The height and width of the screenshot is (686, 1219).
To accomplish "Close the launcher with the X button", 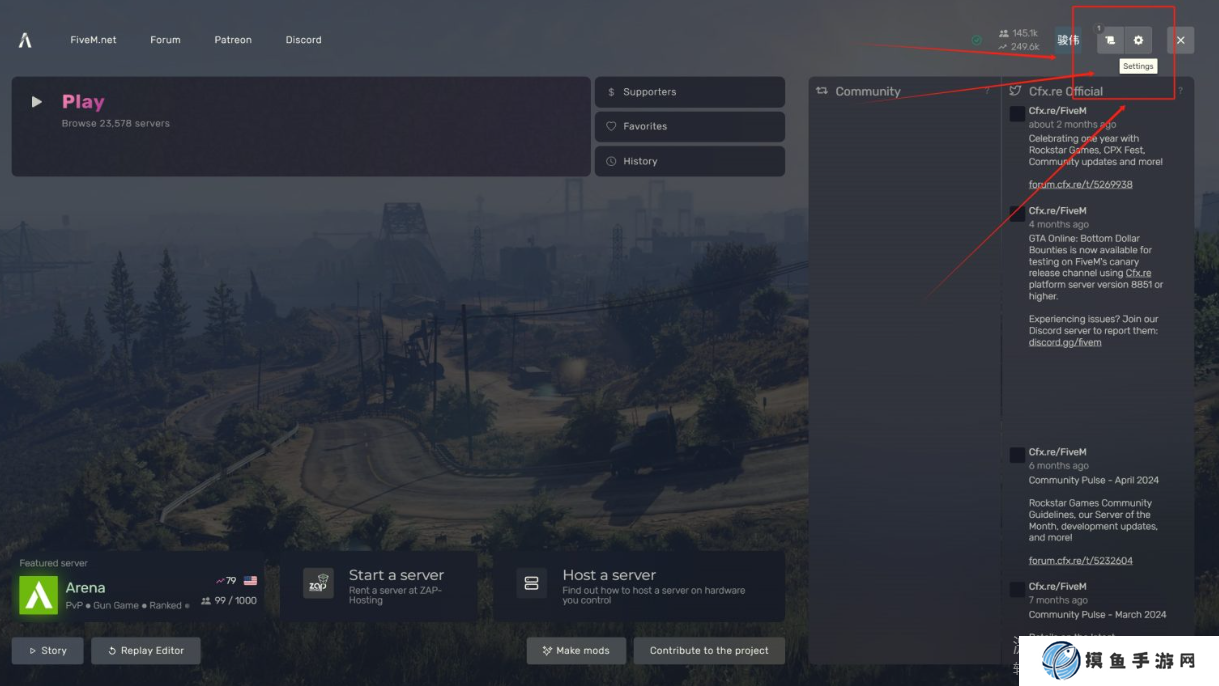I will (1180, 40).
